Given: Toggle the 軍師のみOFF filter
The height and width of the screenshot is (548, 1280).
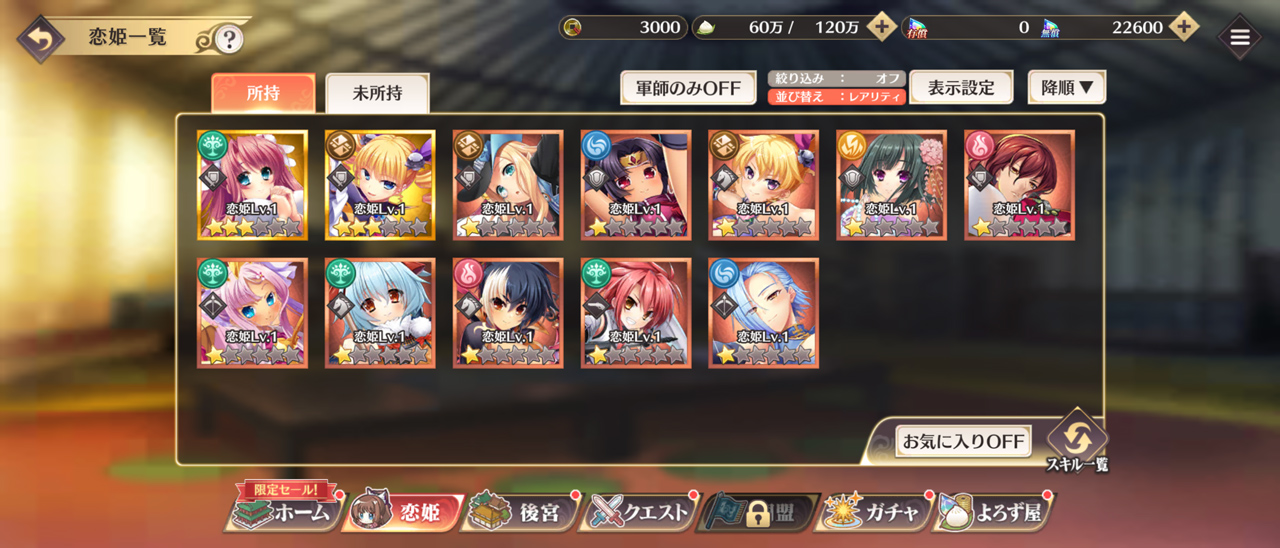Looking at the screenshot, I should pyautogui.click(x=688, y=88).
